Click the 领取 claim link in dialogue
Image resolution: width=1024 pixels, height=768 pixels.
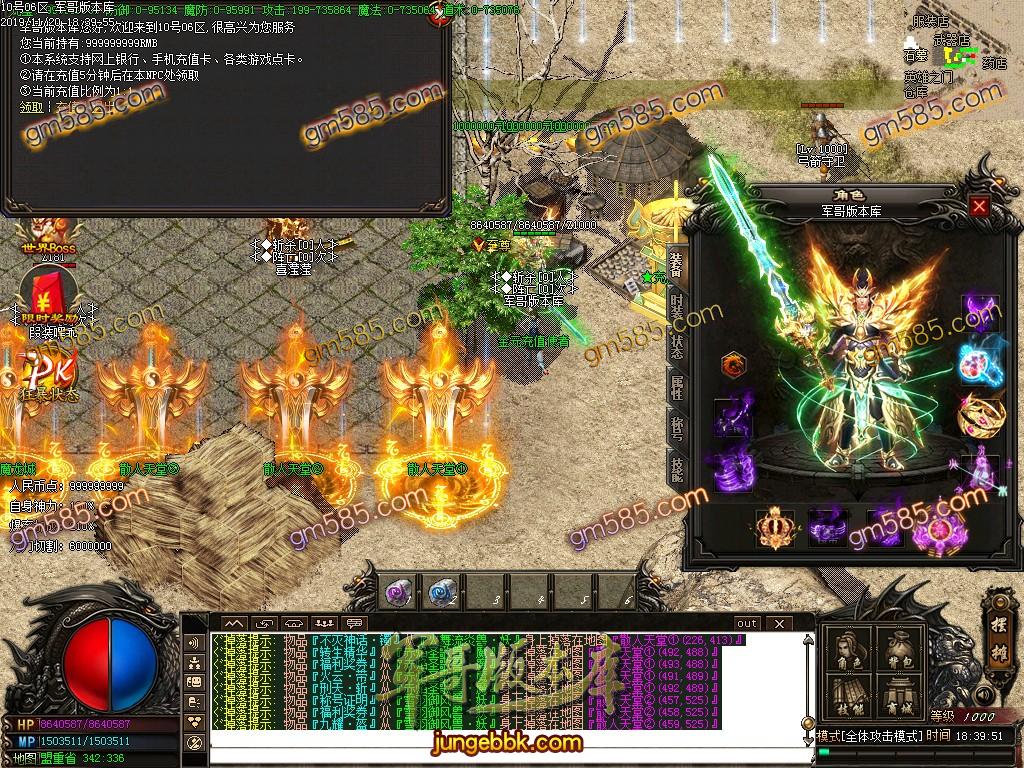click(31, 107)
